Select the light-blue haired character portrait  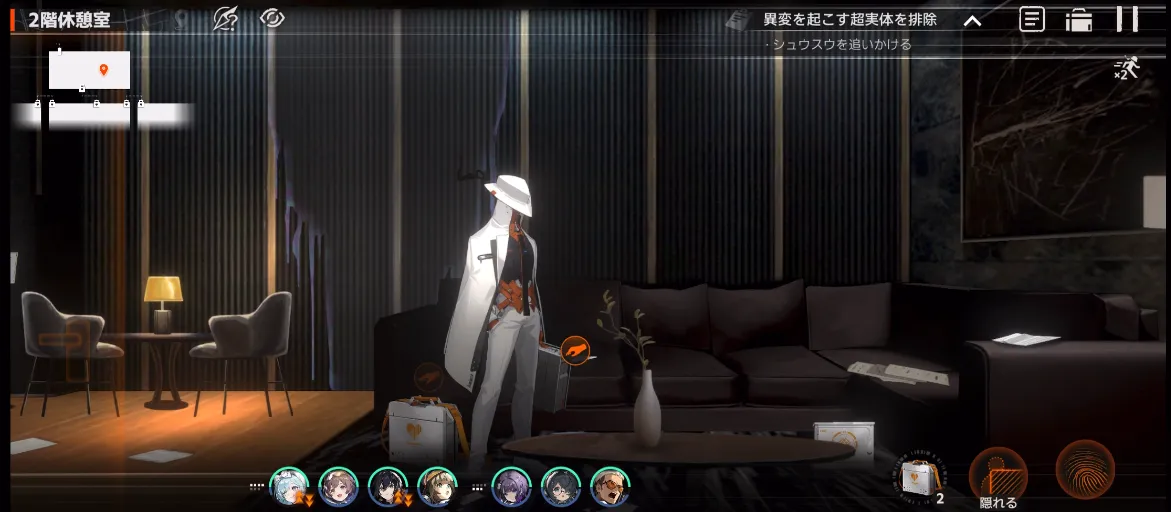click(x=288, y=487)
